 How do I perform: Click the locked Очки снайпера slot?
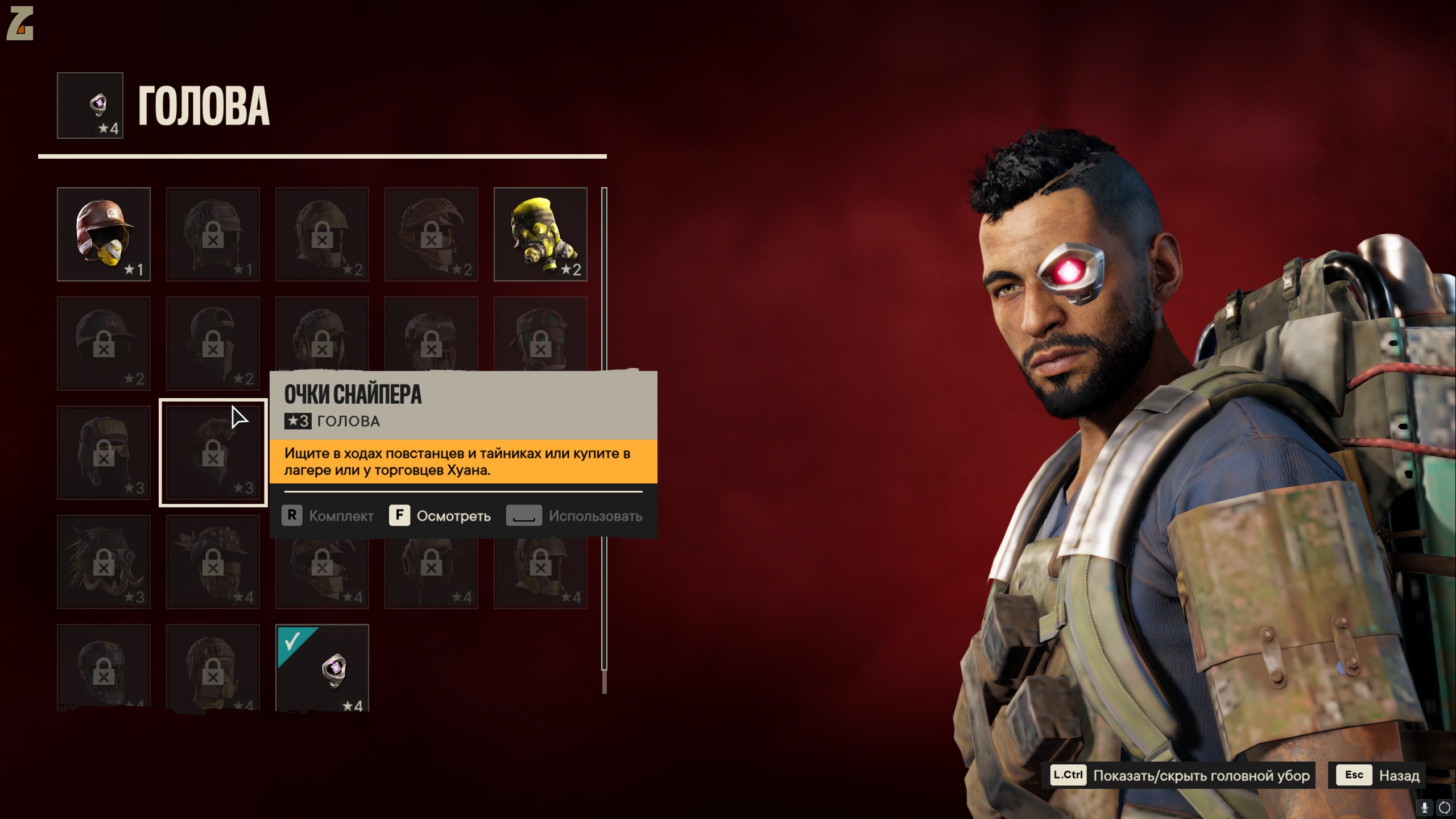[213, 453]
